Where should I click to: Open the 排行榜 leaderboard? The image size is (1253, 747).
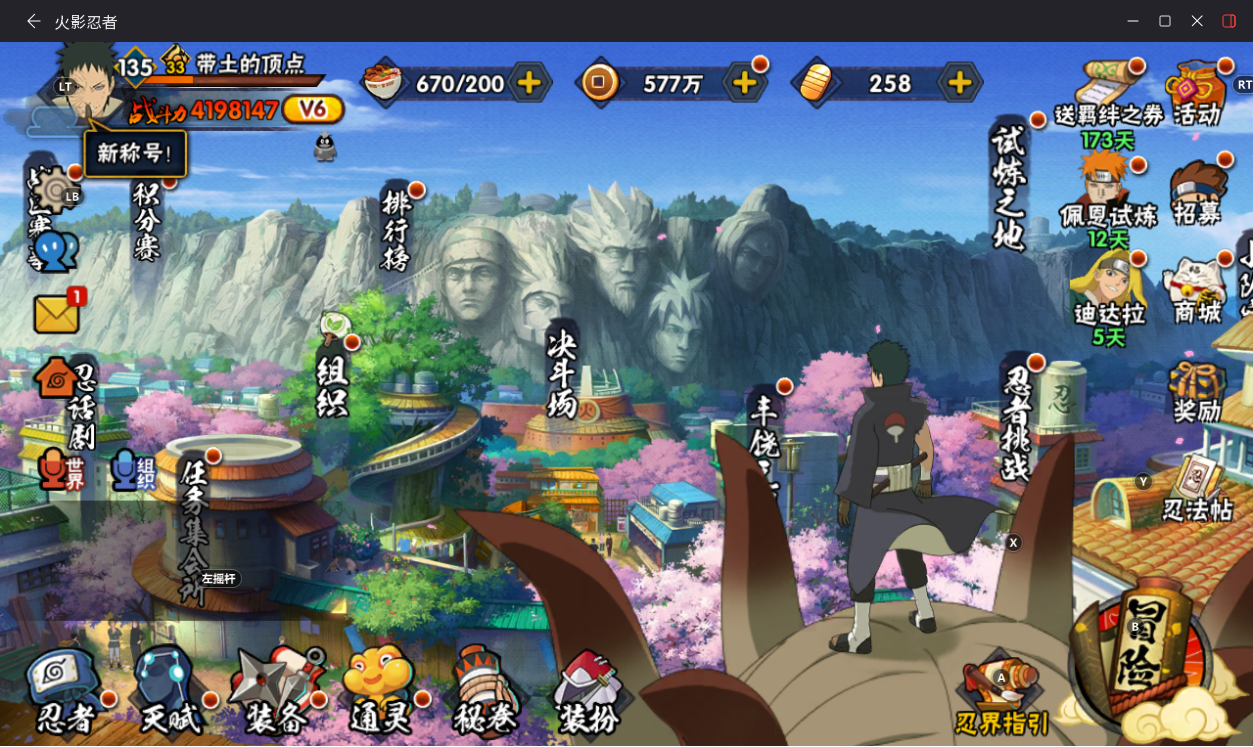pyautogui.click(x=397, y=229)
